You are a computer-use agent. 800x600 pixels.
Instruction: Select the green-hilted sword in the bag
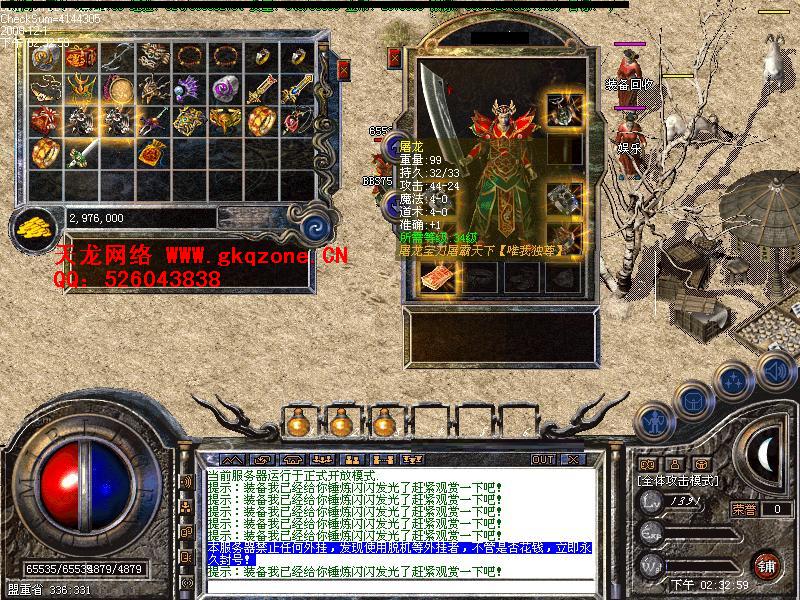click(81, 153)
